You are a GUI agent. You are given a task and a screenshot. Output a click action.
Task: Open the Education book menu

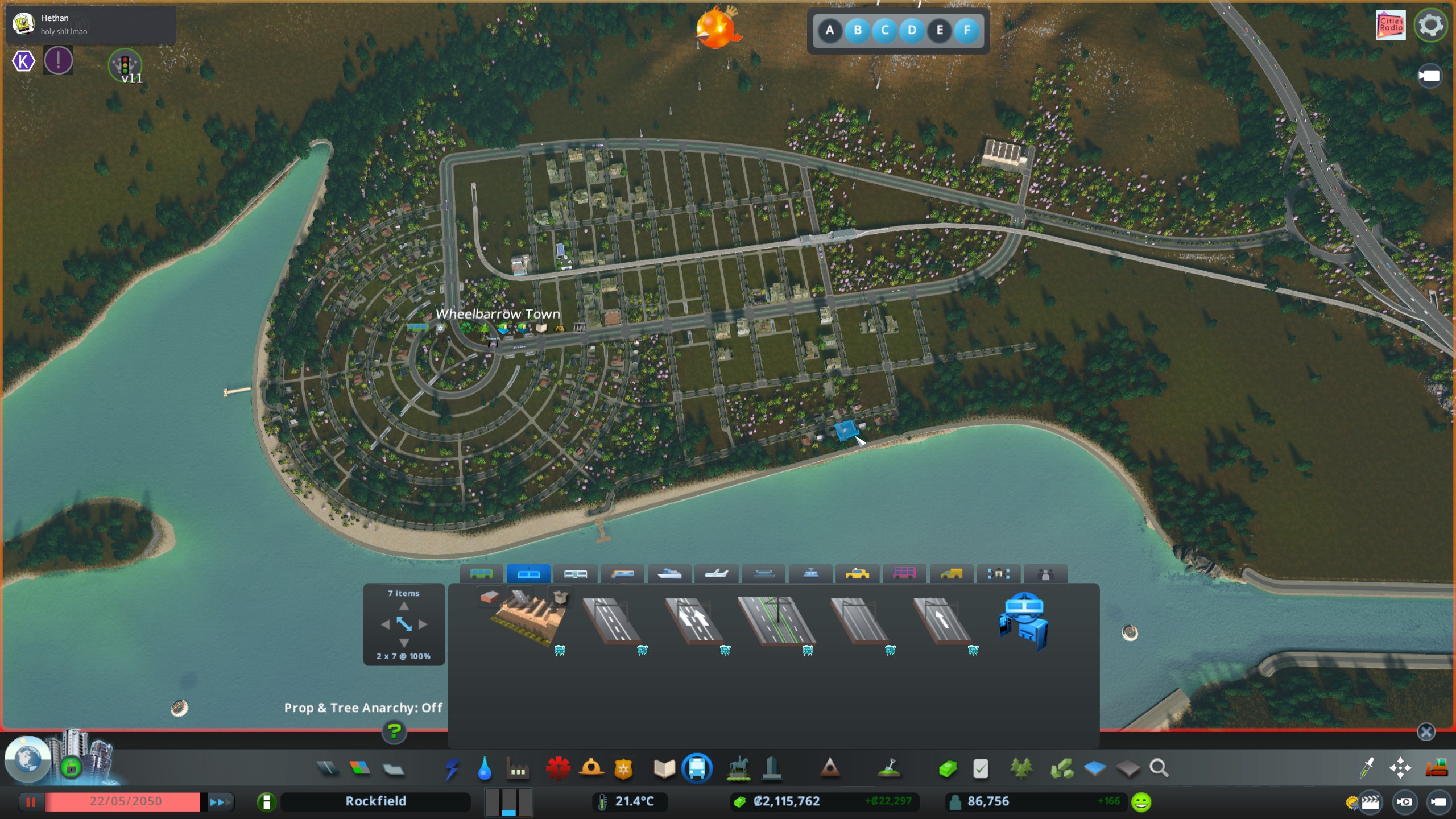tap(664, 769)
